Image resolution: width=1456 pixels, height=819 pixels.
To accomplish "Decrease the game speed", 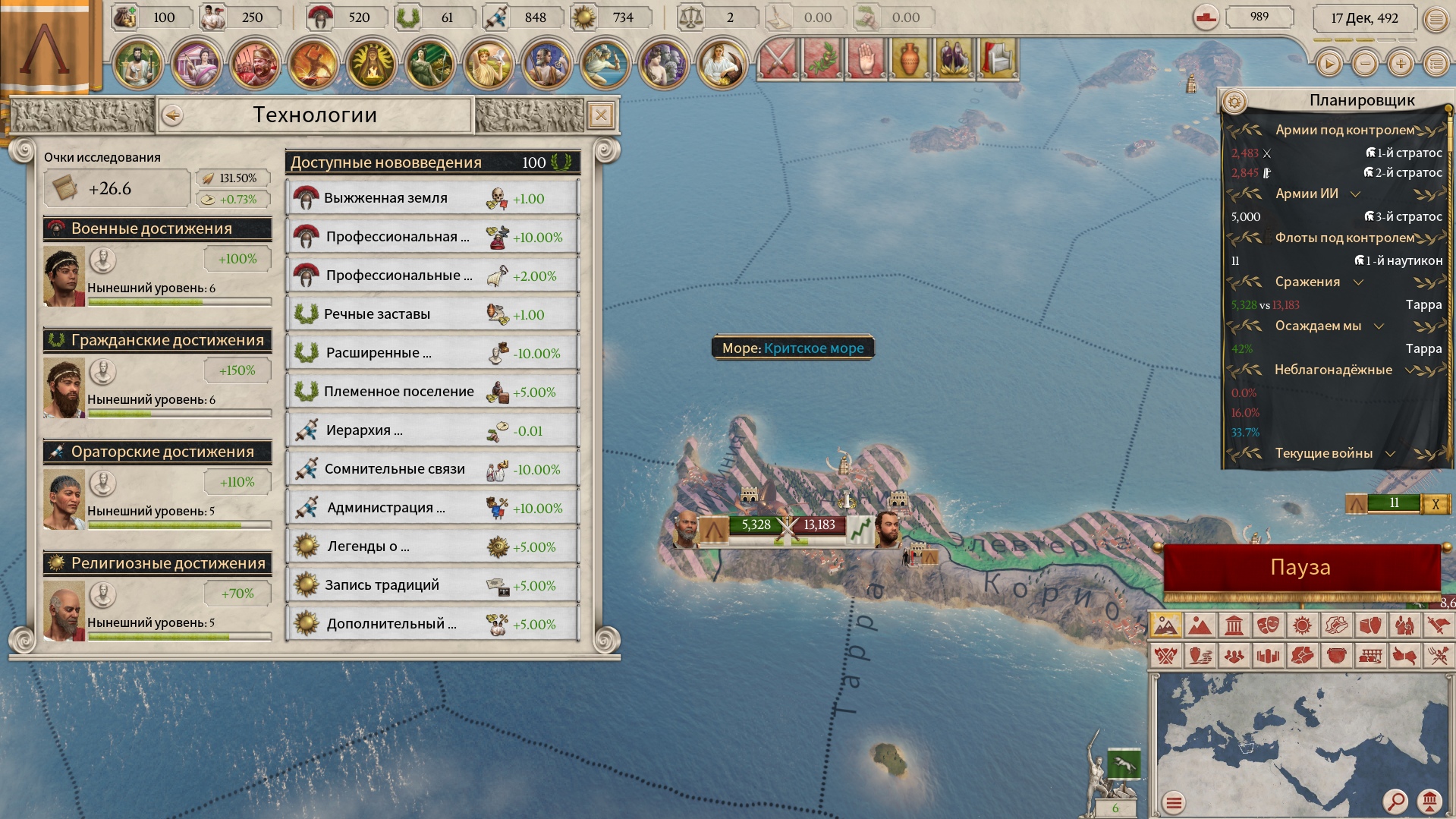I will (1365, 64).
